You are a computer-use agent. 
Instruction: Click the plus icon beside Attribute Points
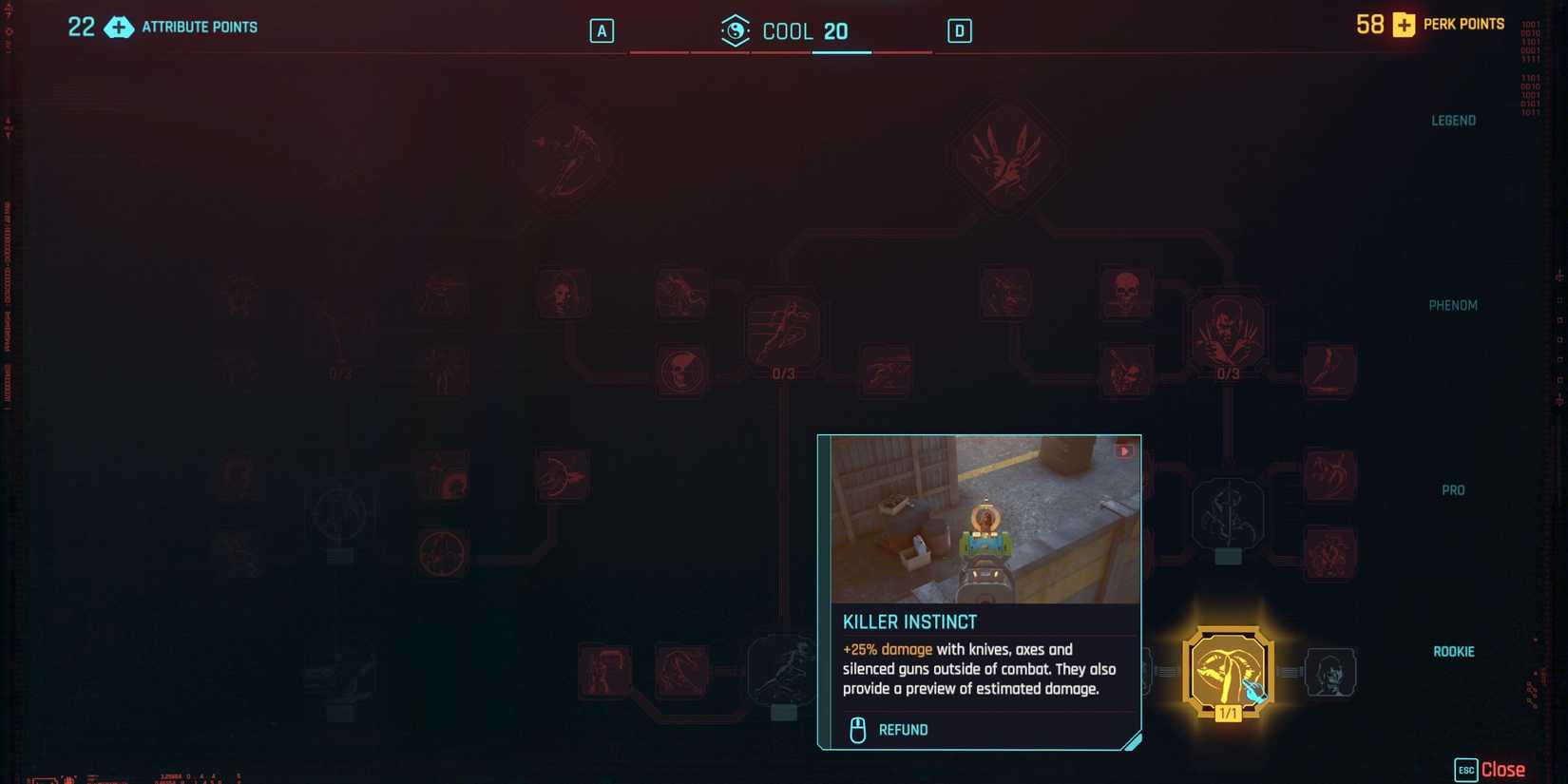coord(119,28)
